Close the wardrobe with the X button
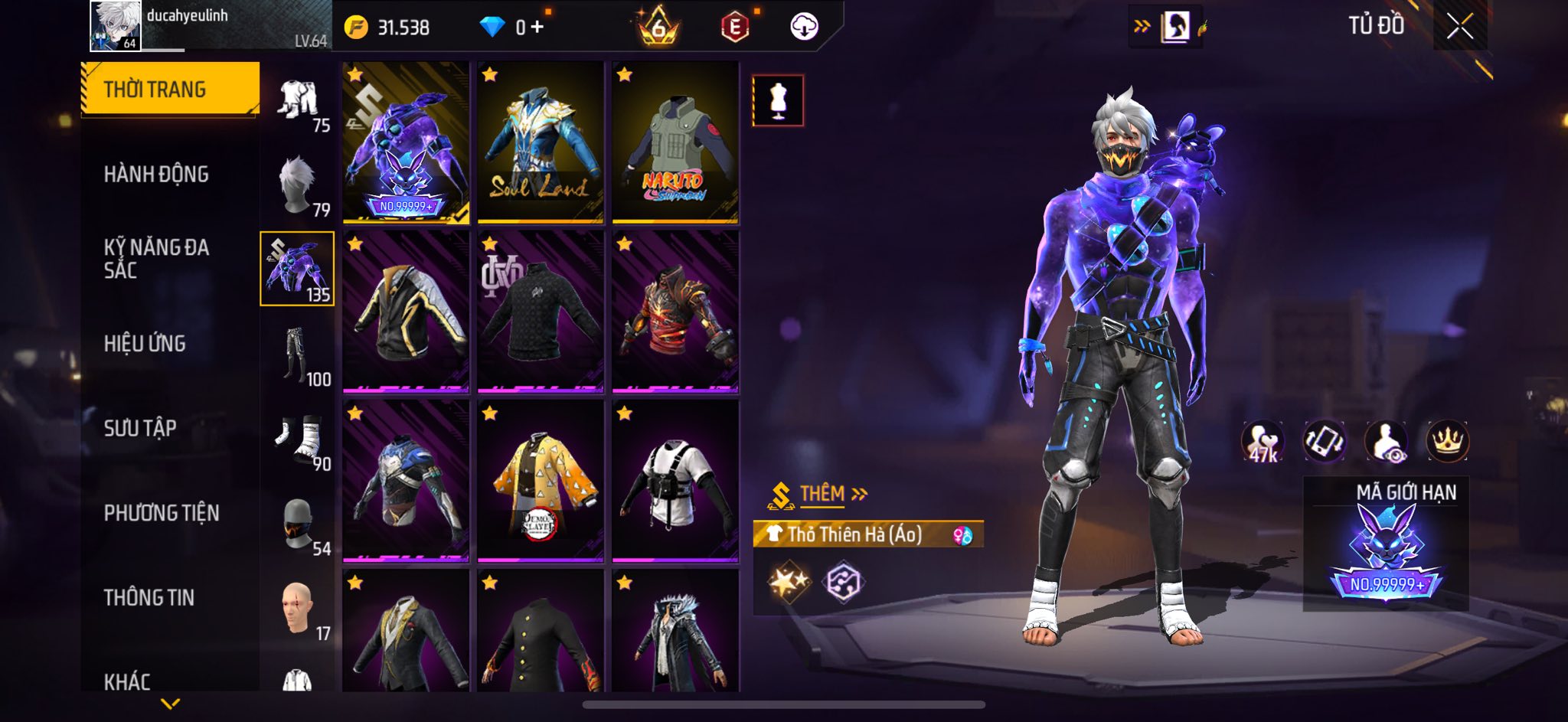This screenshot has width=1568, height=722. [1459, 27]
